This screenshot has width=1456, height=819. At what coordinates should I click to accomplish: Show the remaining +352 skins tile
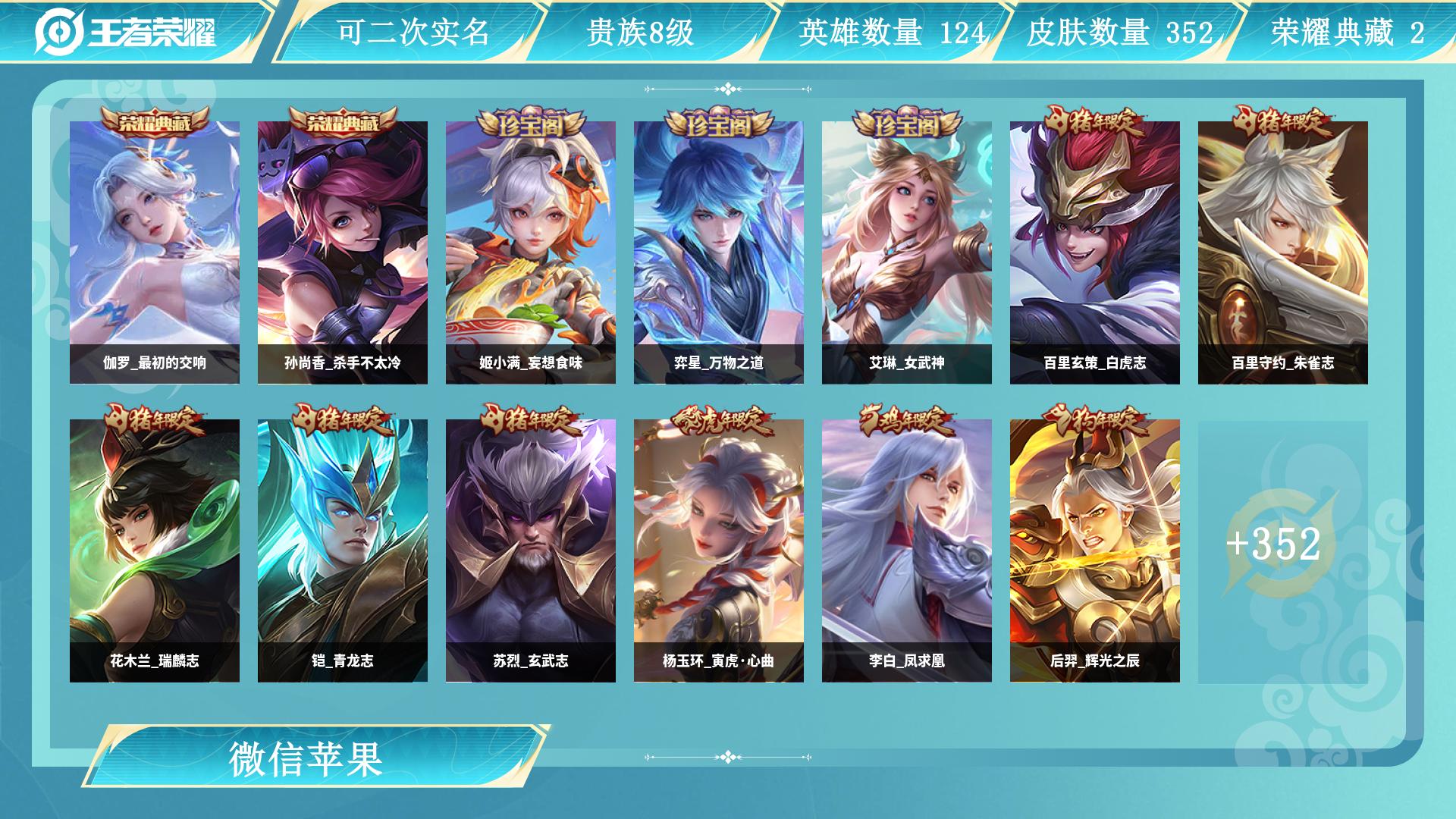(1282, 544)
